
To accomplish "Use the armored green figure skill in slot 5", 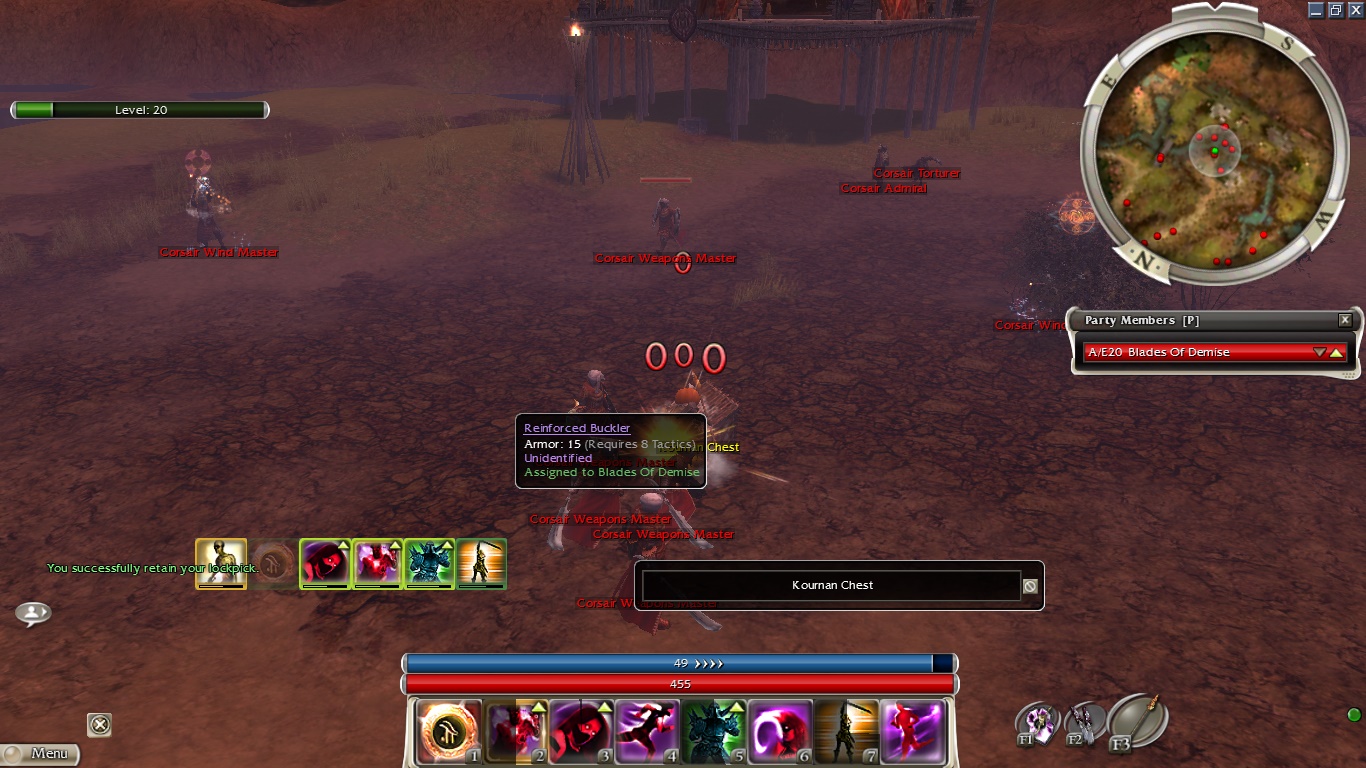I will (x=713, y=731).
